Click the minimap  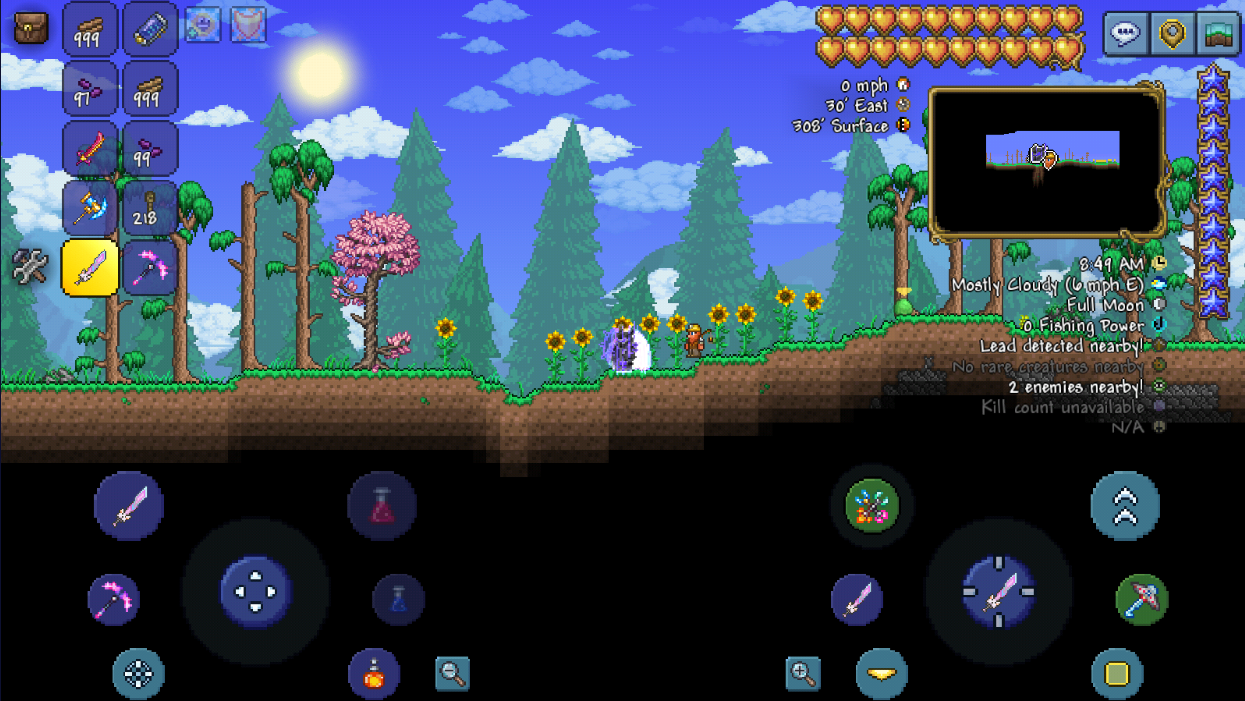coord(1047,163)
